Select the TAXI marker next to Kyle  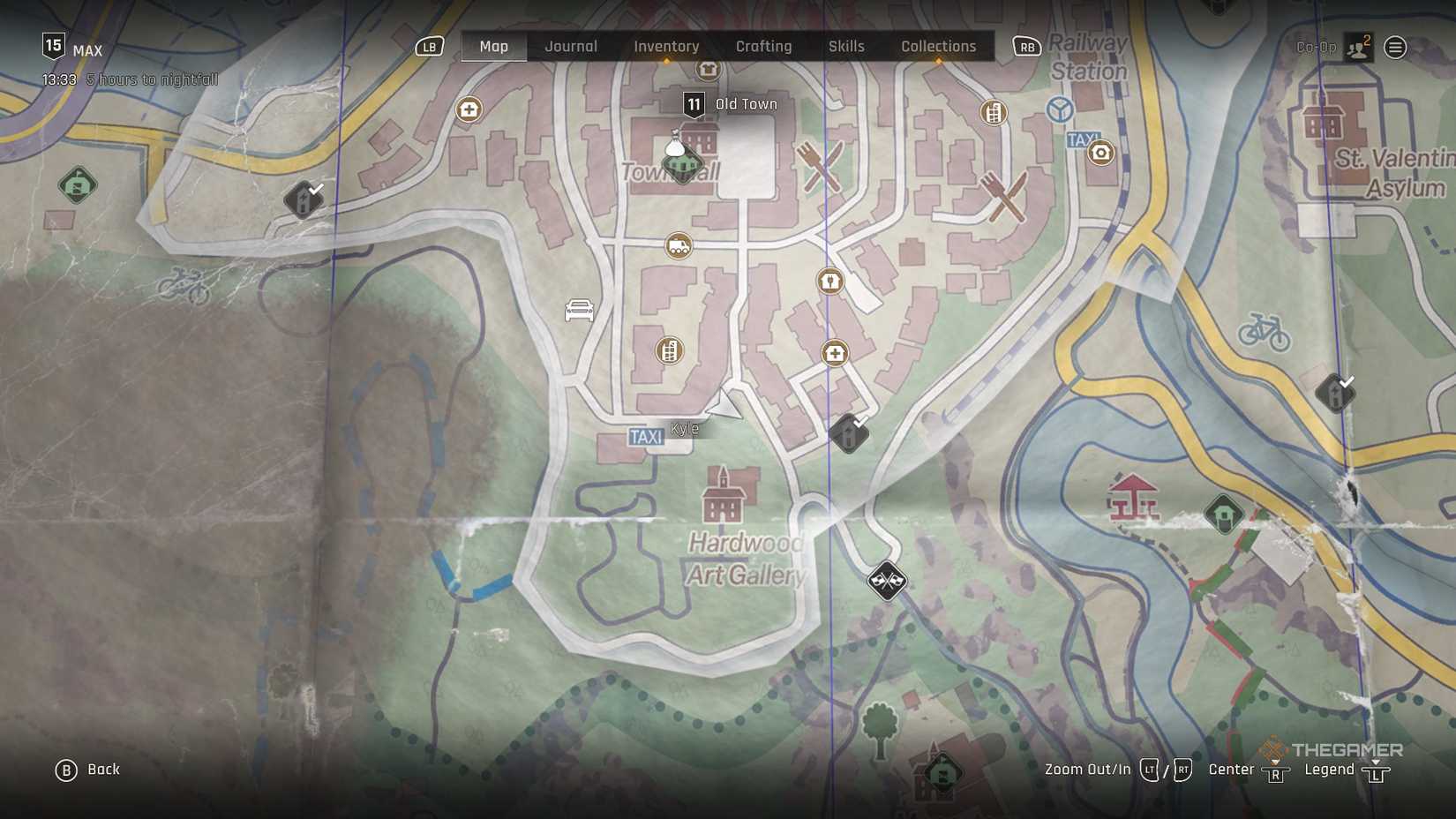[x=647, y=435]
